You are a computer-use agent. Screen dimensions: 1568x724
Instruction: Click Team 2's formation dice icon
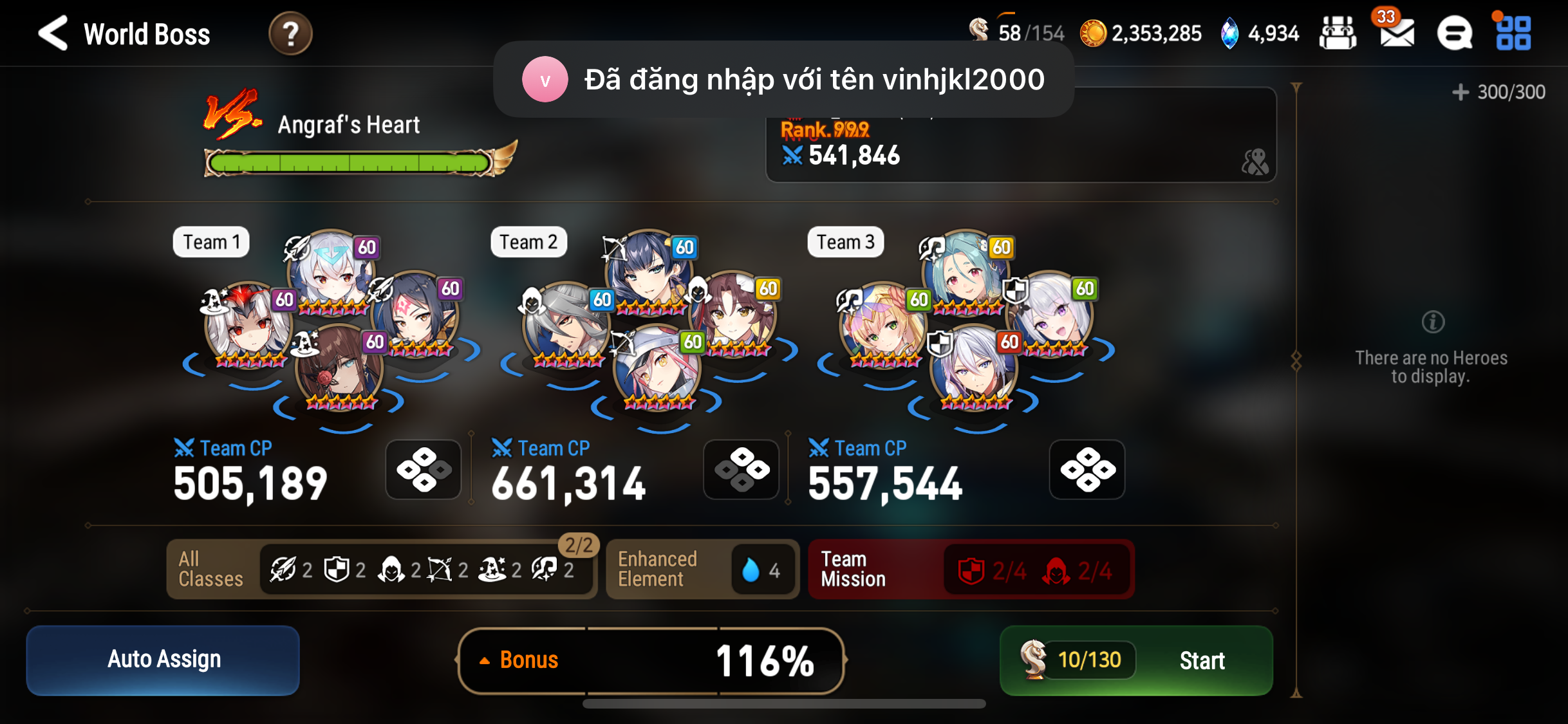pos(741,469)
